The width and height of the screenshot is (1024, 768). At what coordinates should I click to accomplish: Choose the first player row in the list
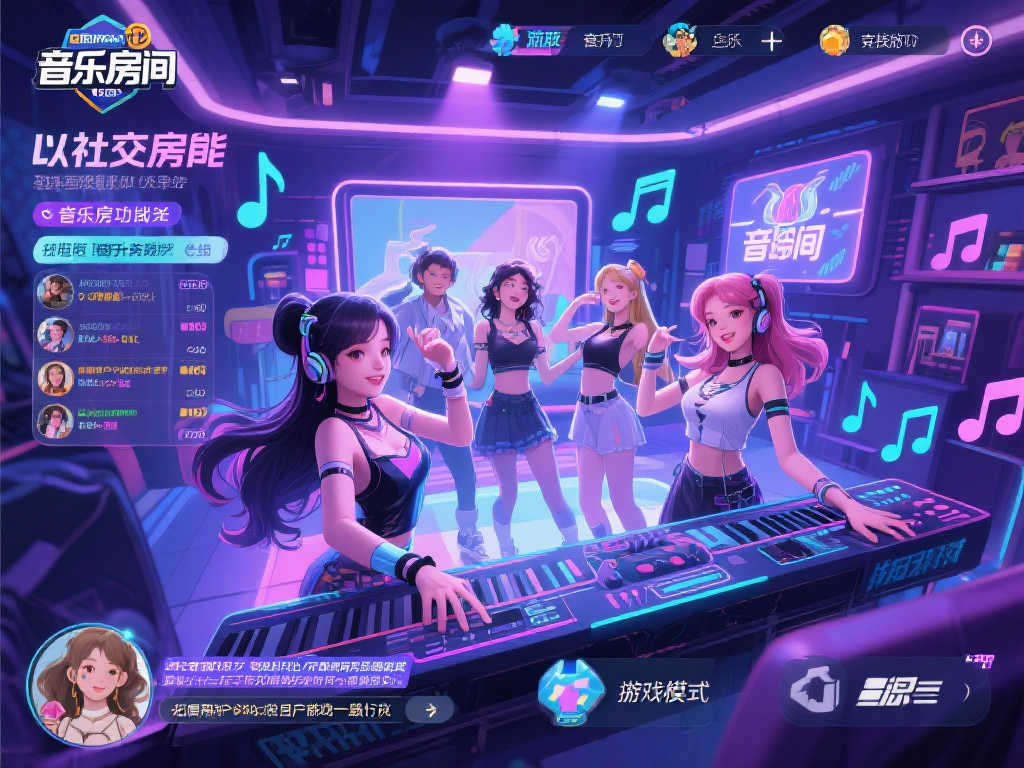pyautogui.click(x=123, y=291)
